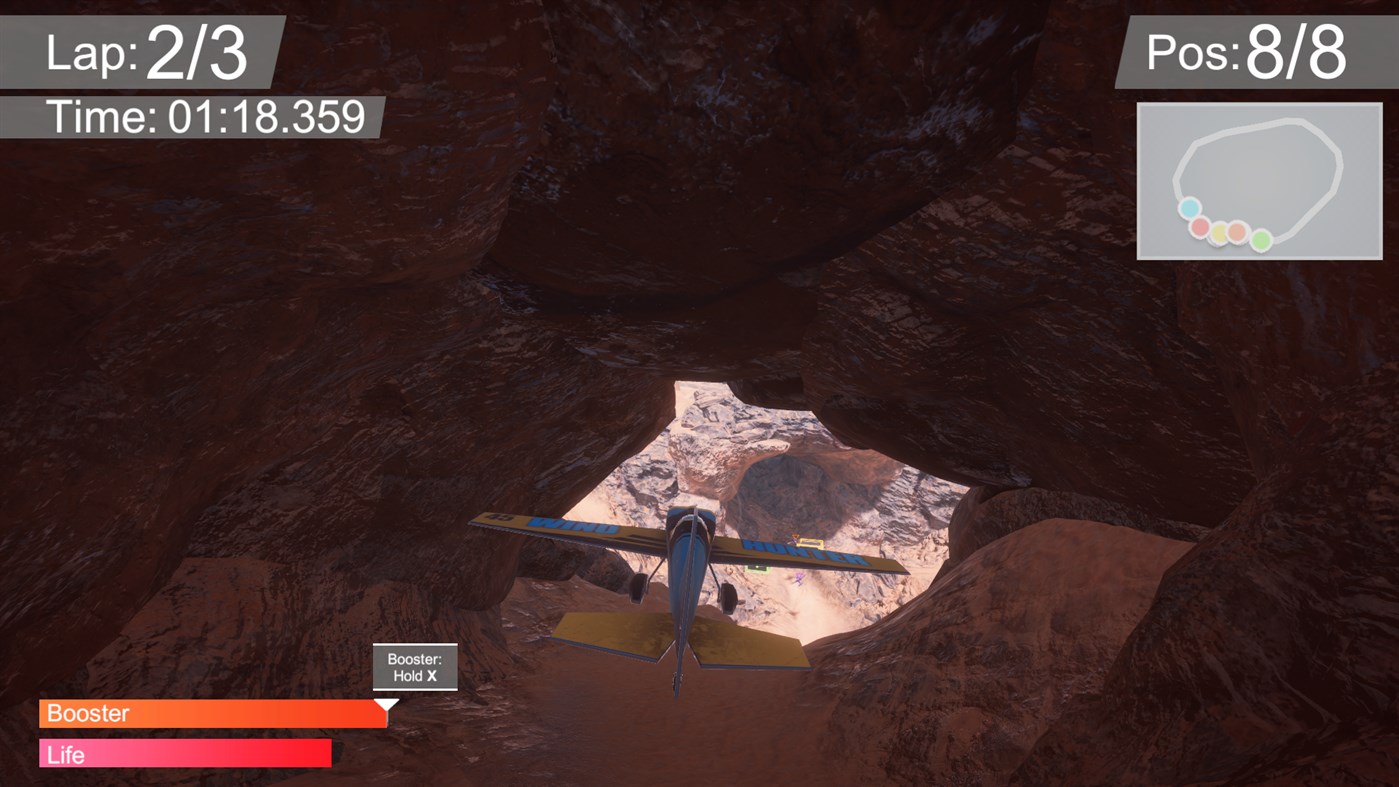Image resolution: width=1399 pixels, height=787 pixels.
Task: Select the cyan player dot on minimap
Action: click(x=1190, y=208)
